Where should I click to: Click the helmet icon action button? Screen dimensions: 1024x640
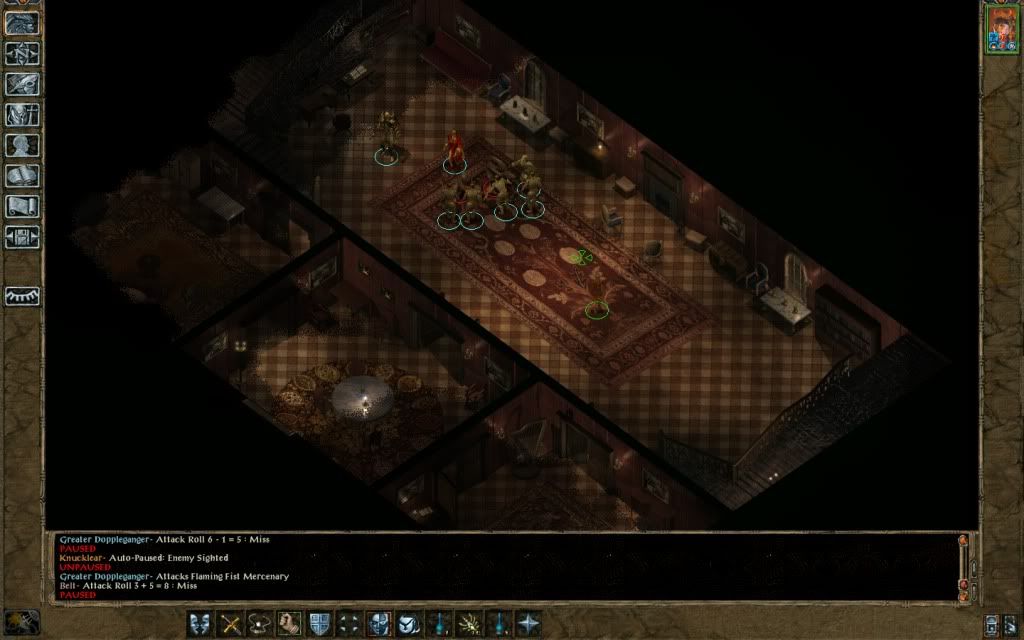[409, 623]
